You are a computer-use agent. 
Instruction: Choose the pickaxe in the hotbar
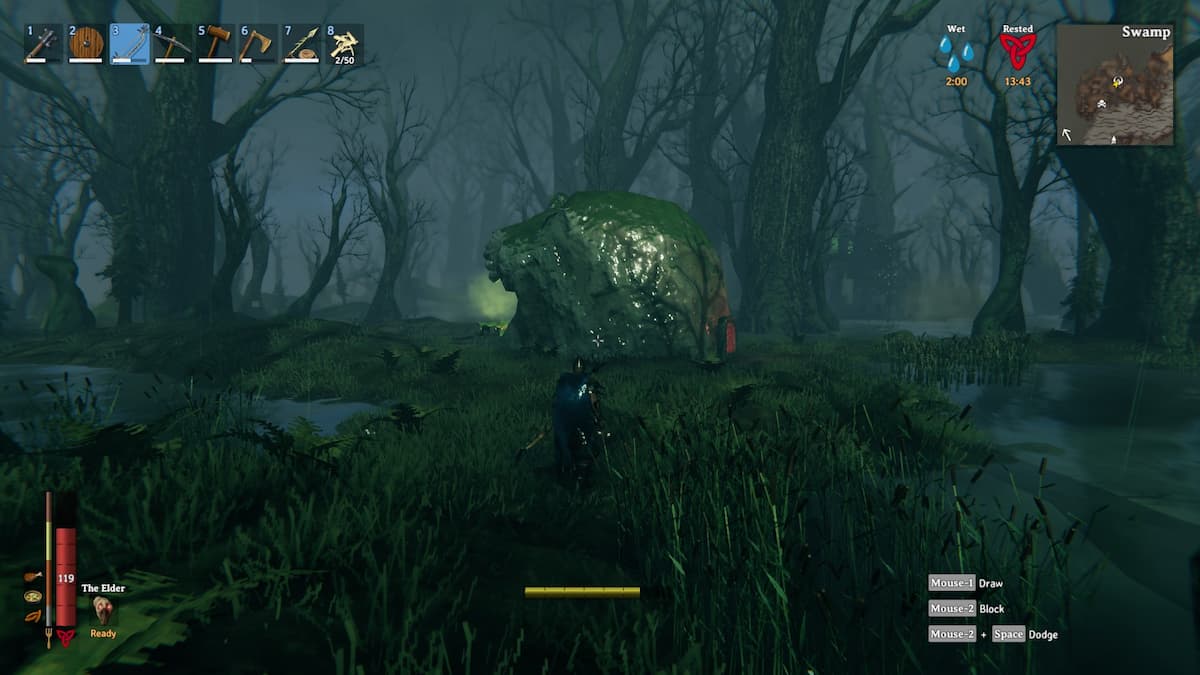pos(172,44)
